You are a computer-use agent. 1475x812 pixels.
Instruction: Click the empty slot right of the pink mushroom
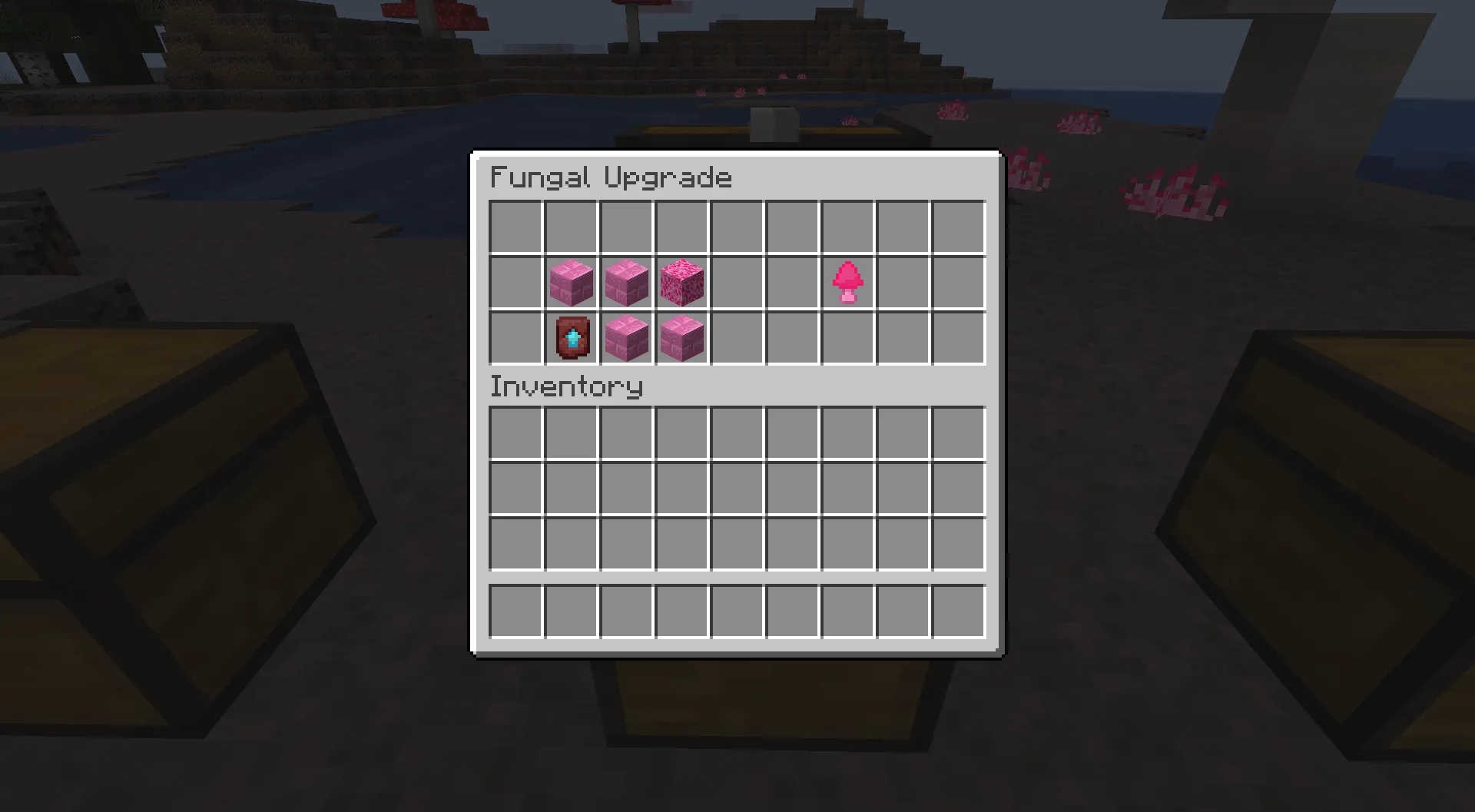click(x=903, y=282)
